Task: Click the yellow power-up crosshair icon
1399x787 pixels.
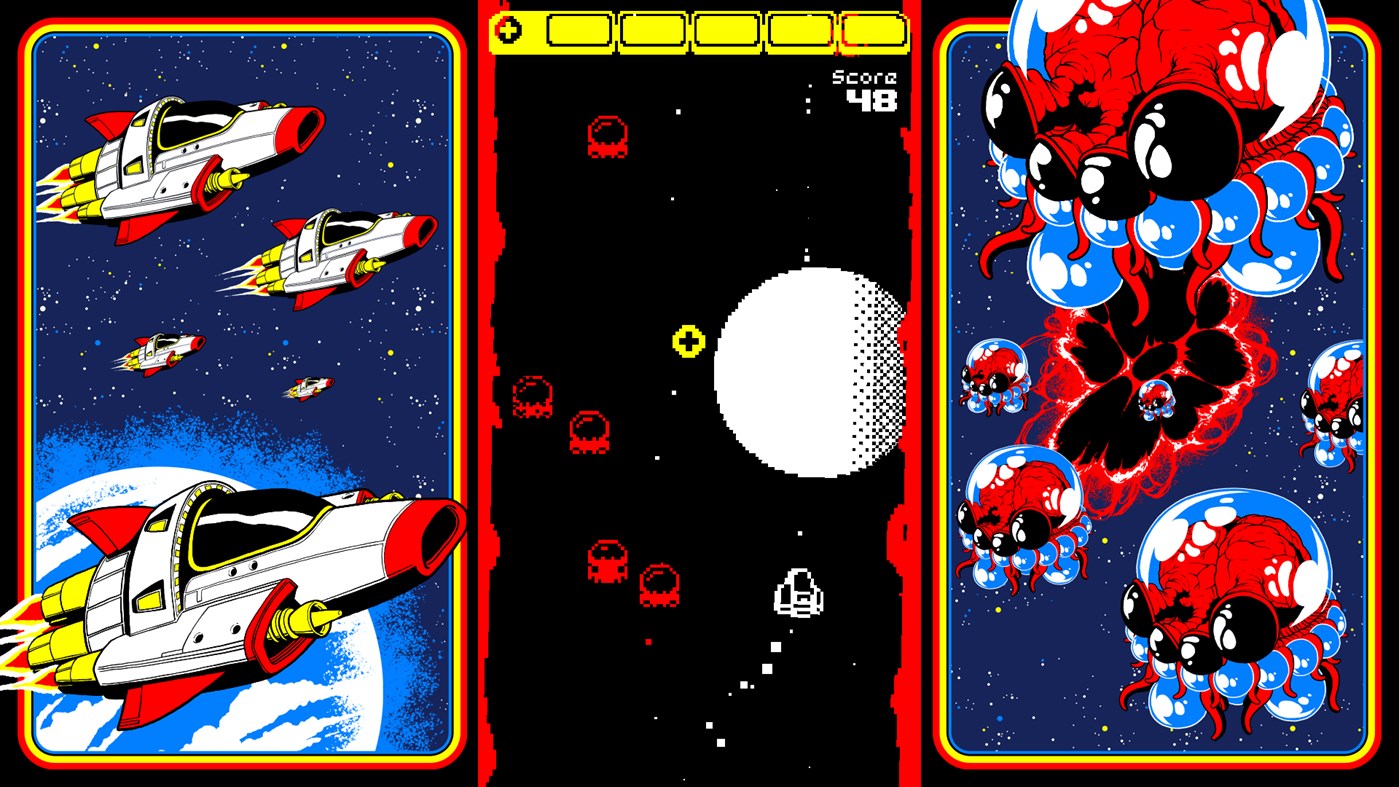Action: point(687,342)
